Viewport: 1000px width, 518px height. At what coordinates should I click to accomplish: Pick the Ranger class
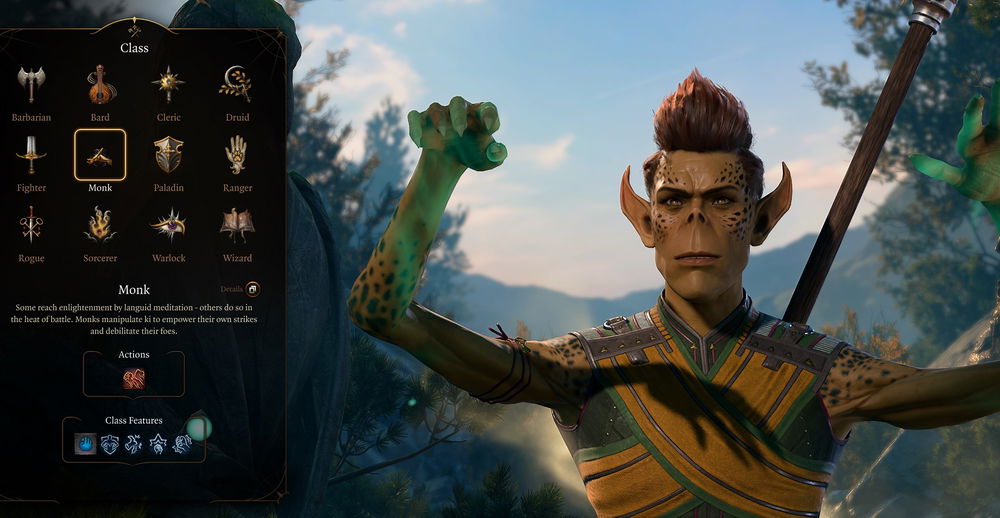point(237,156)
